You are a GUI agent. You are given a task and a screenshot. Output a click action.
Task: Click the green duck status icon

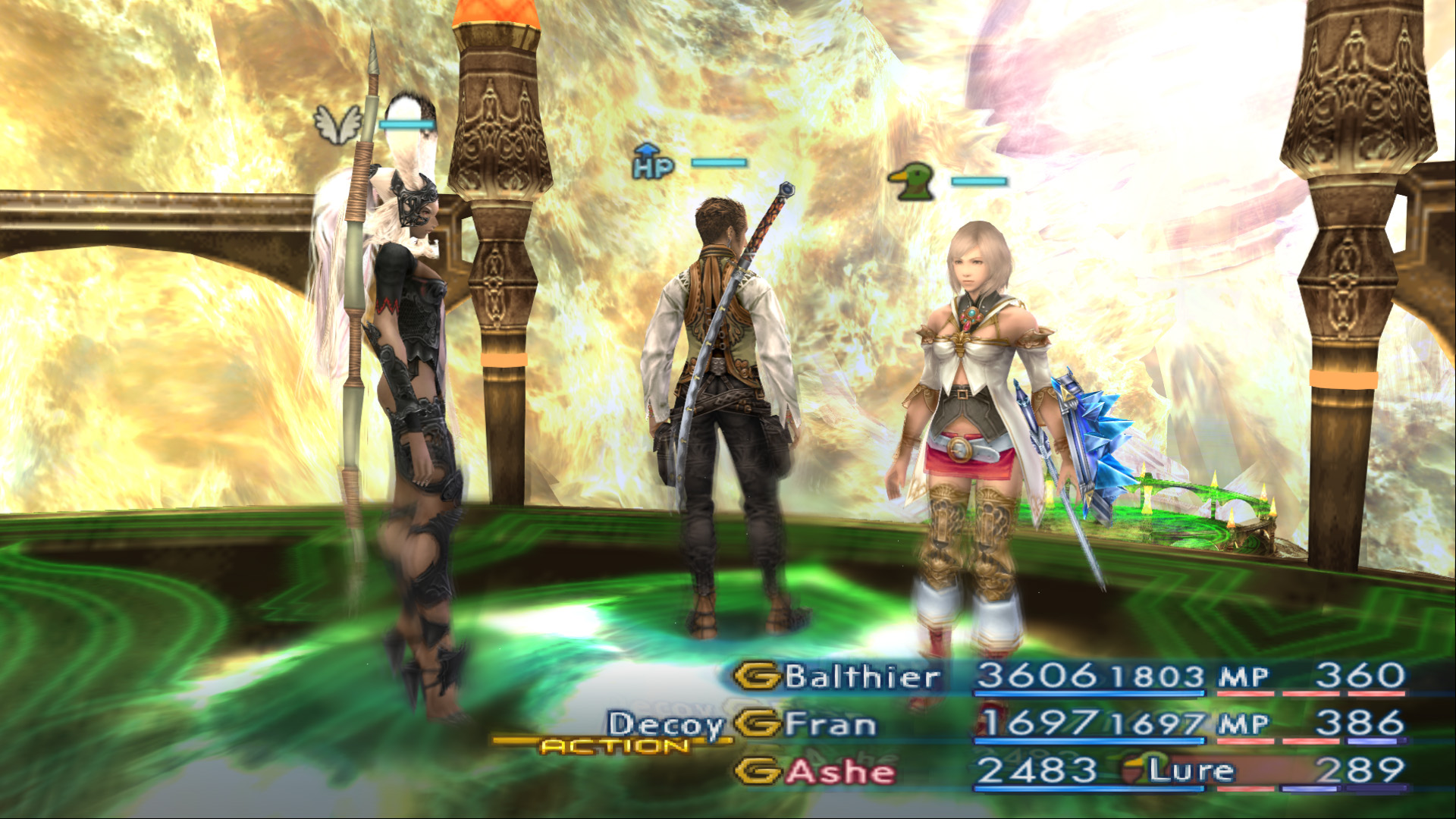pyautogui.click(x=912, y=182)
